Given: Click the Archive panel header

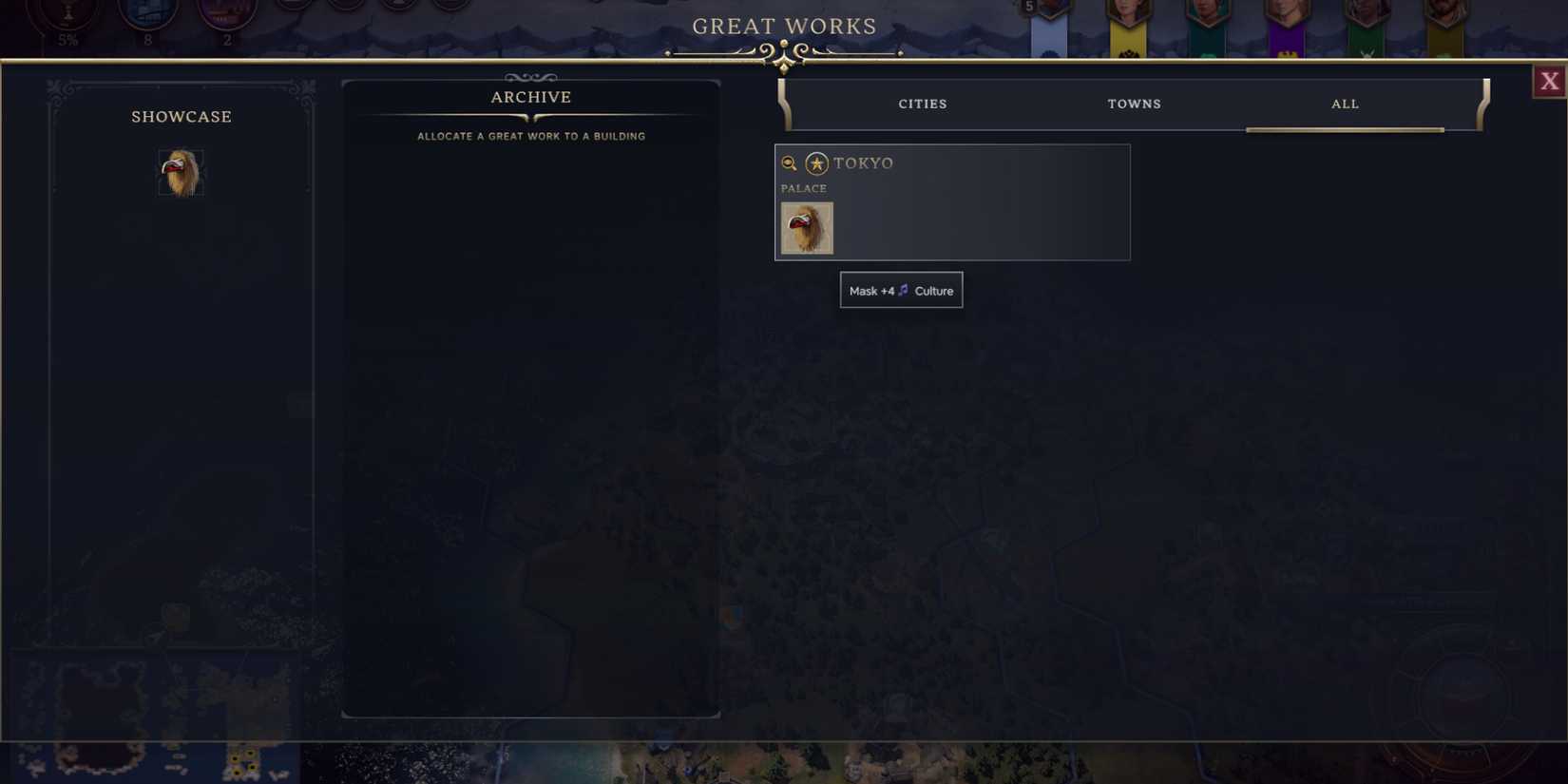Looking at the screenshot, I should 530,96.
